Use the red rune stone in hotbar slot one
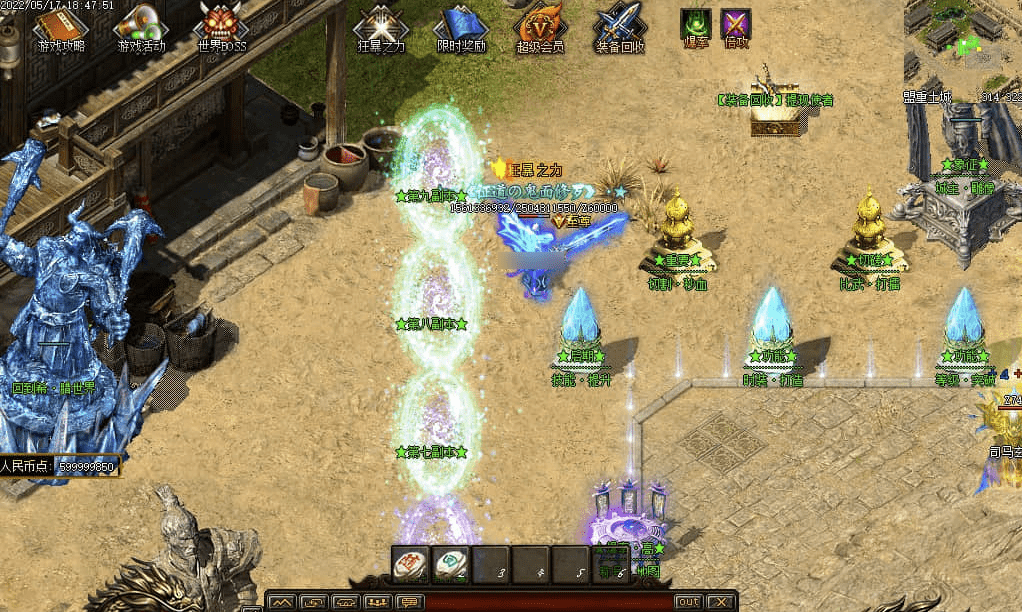The height and width of the screenshot is (612, 1022). click(x=410, y=565)
